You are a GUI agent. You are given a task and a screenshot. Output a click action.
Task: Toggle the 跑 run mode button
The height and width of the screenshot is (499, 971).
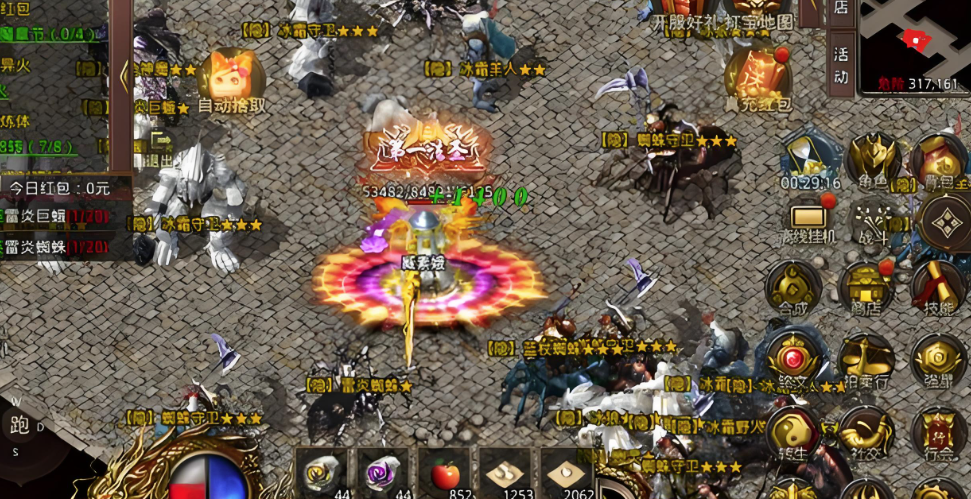(x=20, y=426)
